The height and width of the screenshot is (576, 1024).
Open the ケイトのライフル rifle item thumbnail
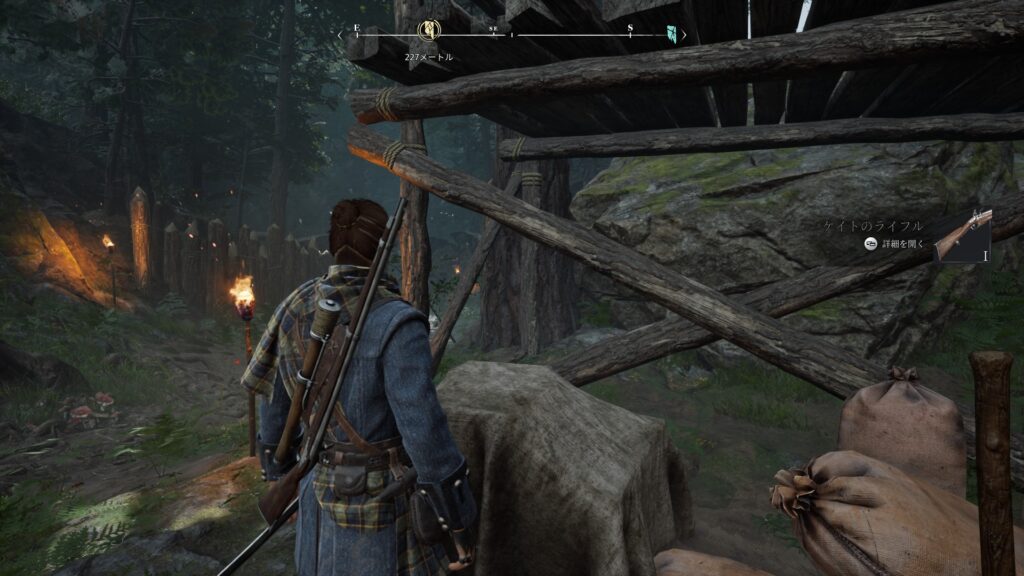[x=962, y=237]
